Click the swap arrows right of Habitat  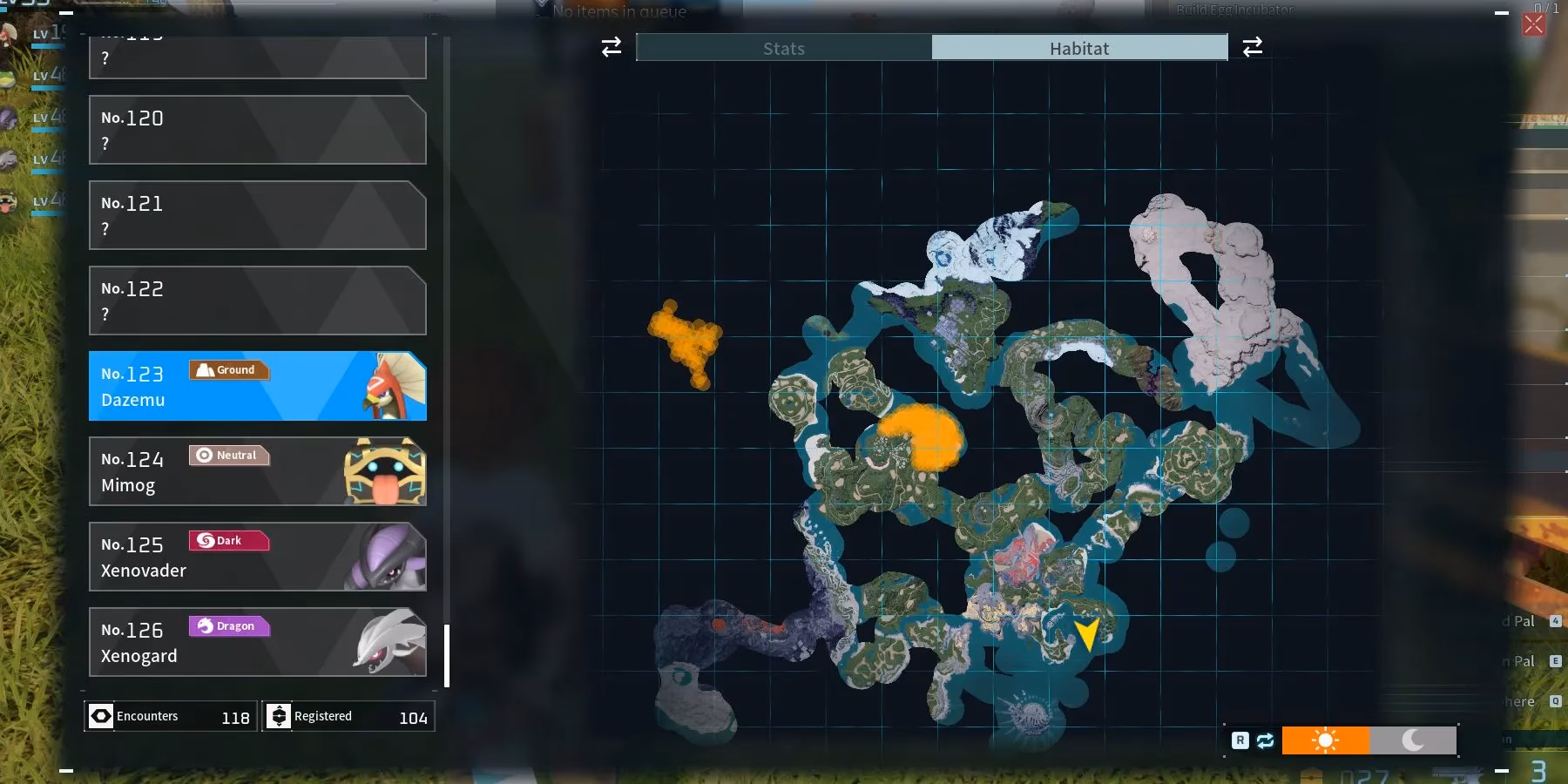pyautogui.click(x=1253, y=47)
